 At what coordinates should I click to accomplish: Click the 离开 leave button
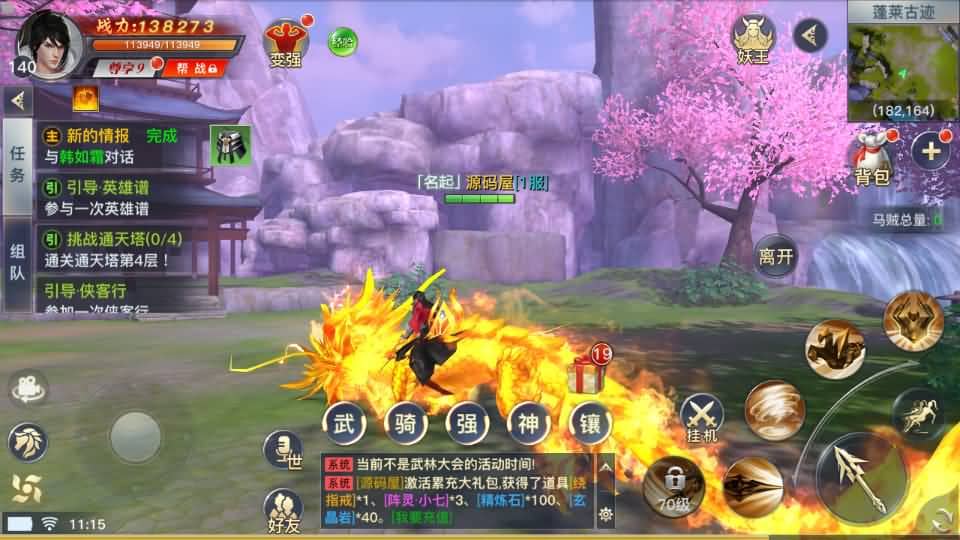776,256
